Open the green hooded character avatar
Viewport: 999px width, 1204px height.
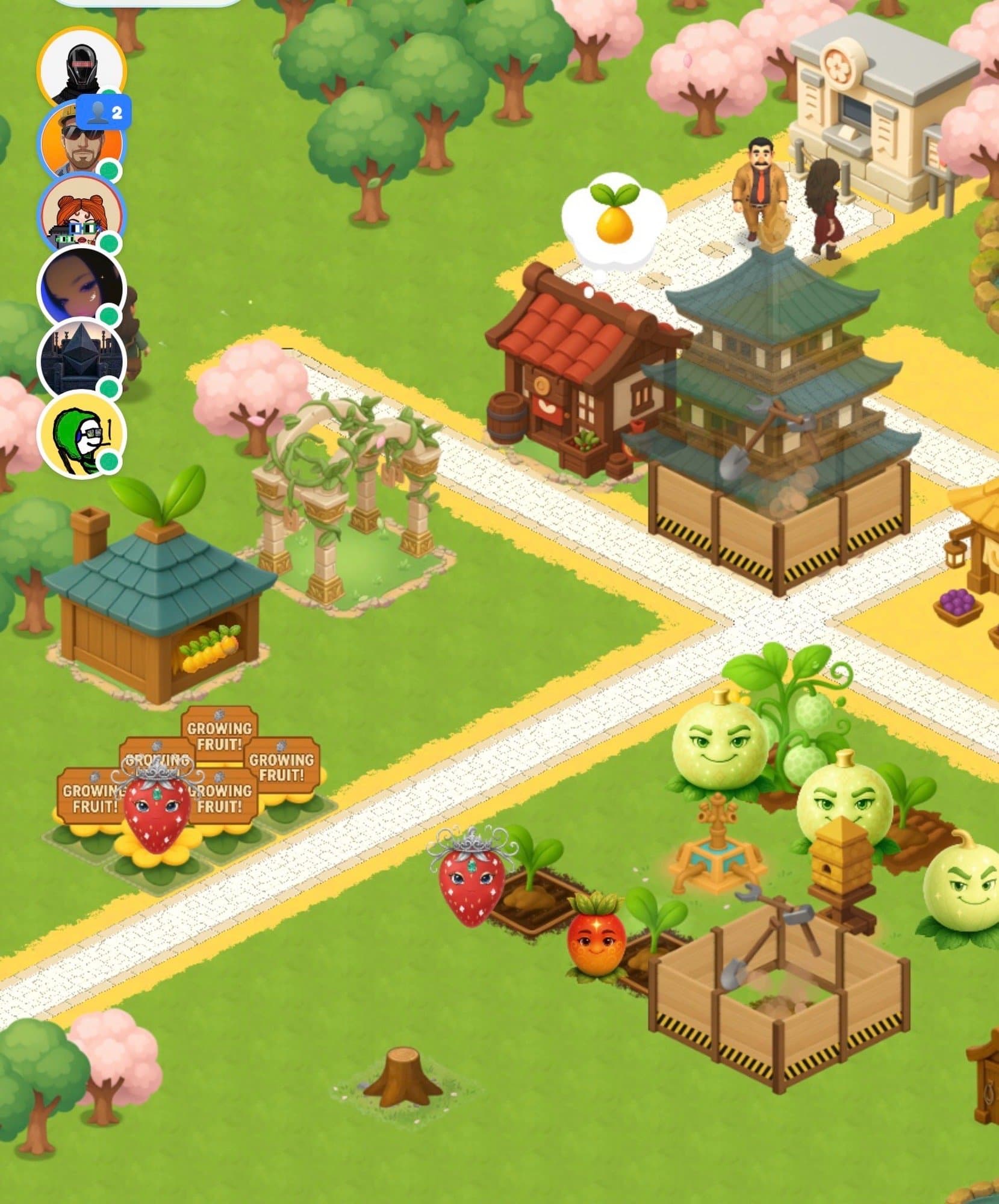81,433
